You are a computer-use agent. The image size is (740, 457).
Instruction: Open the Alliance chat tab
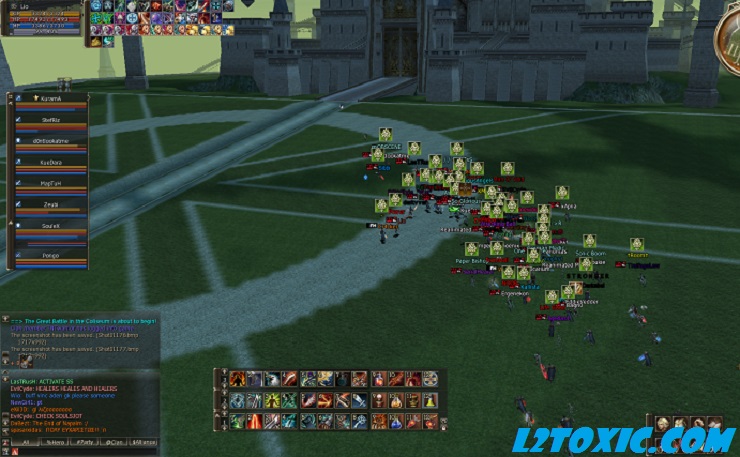146,441
